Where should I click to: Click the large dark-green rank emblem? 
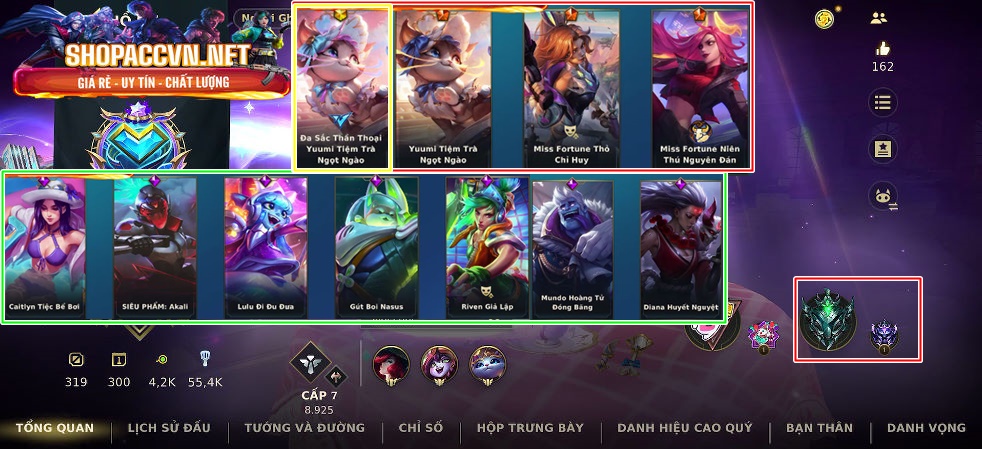coord(829,318)
